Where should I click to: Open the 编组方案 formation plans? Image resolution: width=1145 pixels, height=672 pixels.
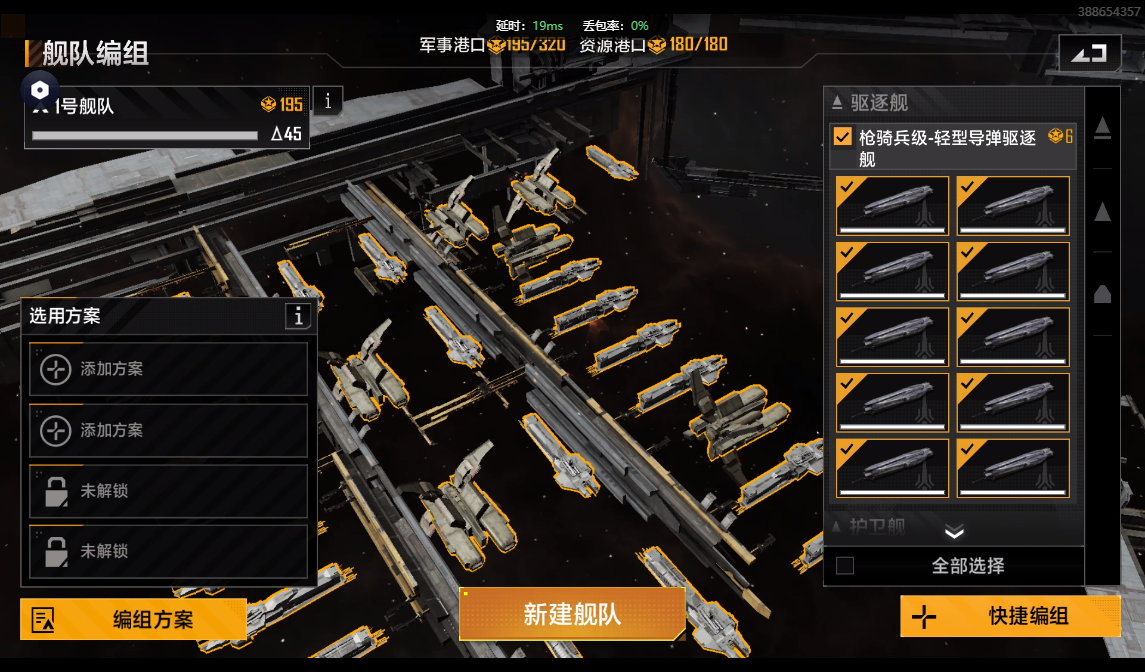click(133, 619)
